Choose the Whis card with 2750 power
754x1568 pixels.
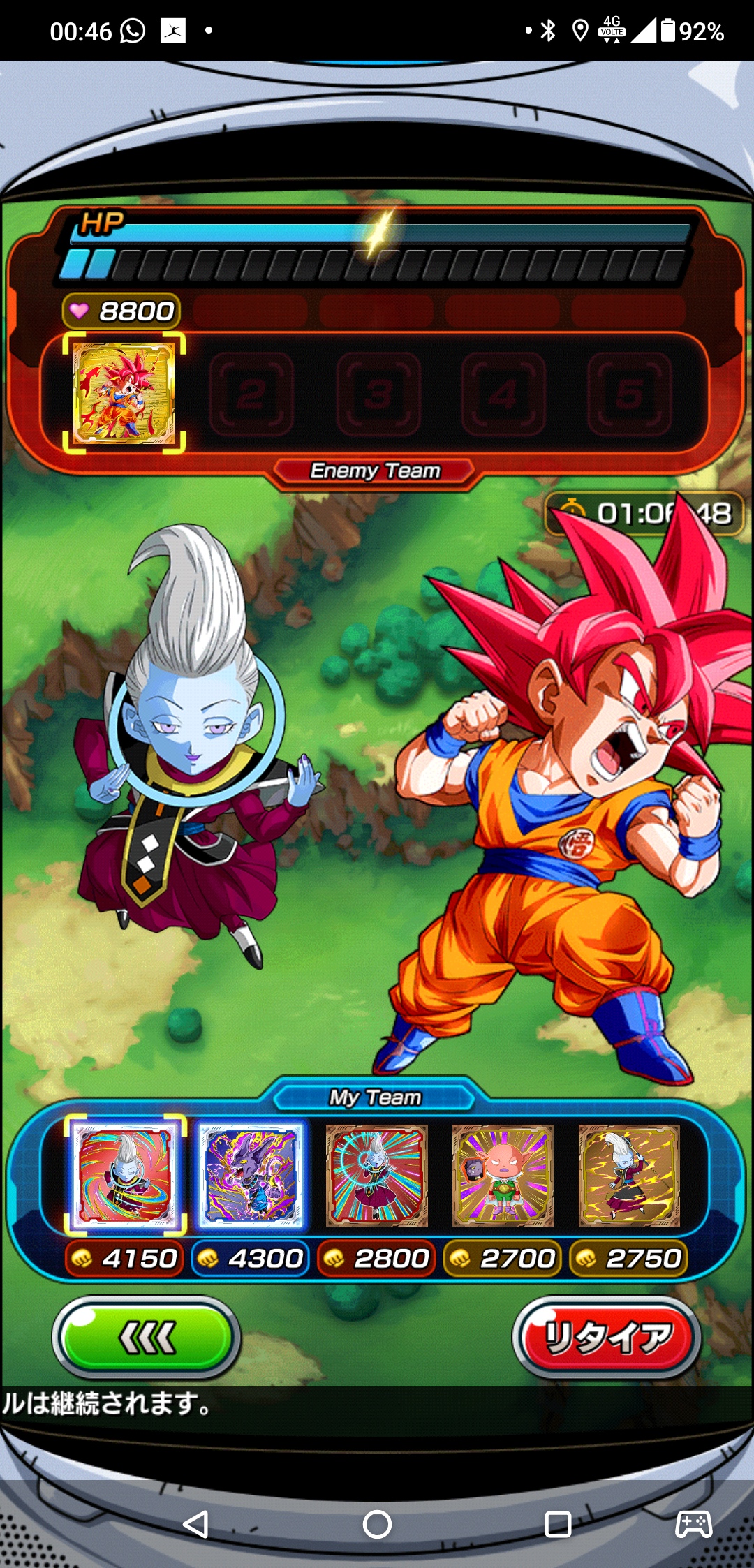click(629, 1176)
